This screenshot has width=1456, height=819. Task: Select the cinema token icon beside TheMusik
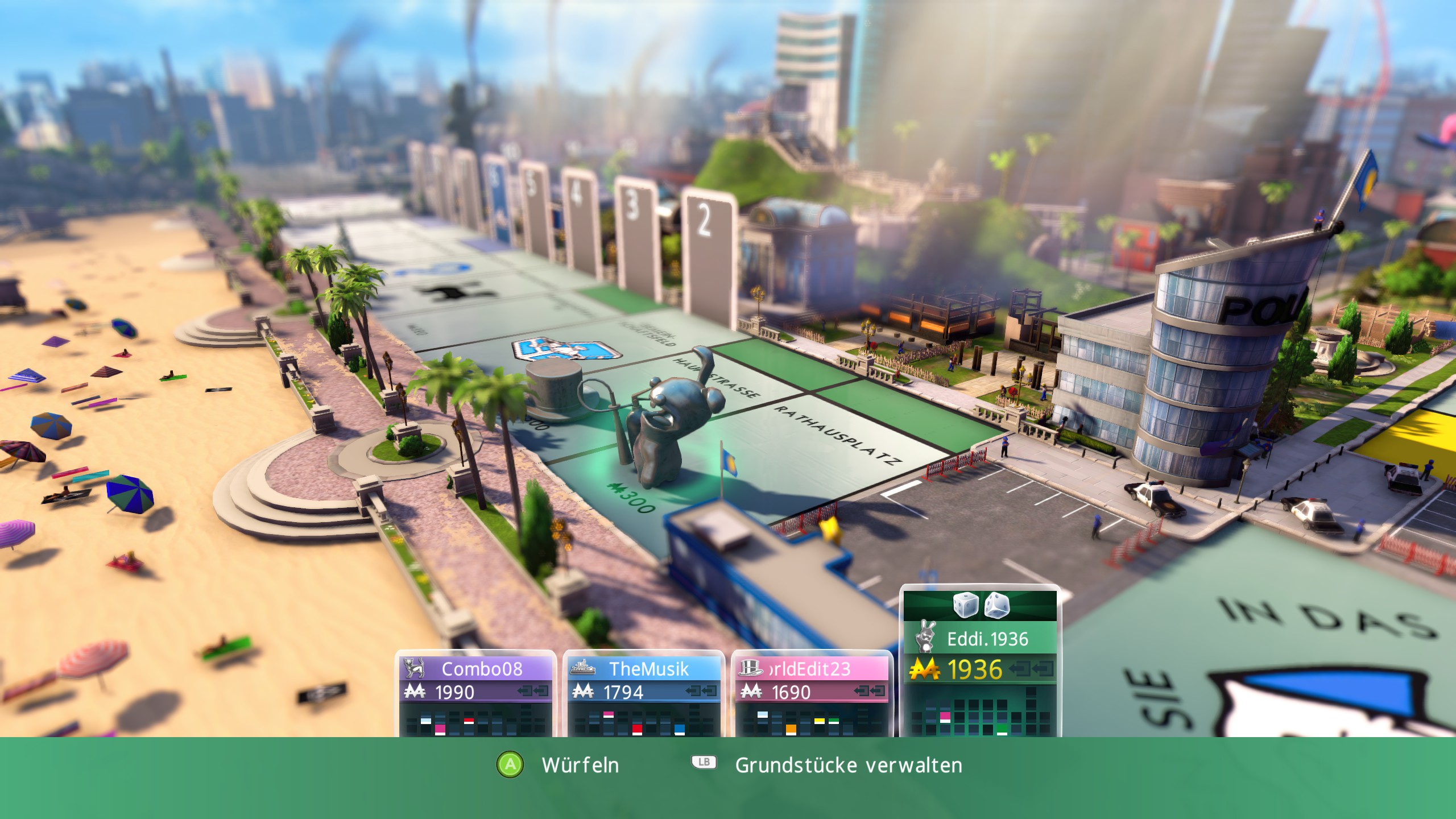pos(583,668)
